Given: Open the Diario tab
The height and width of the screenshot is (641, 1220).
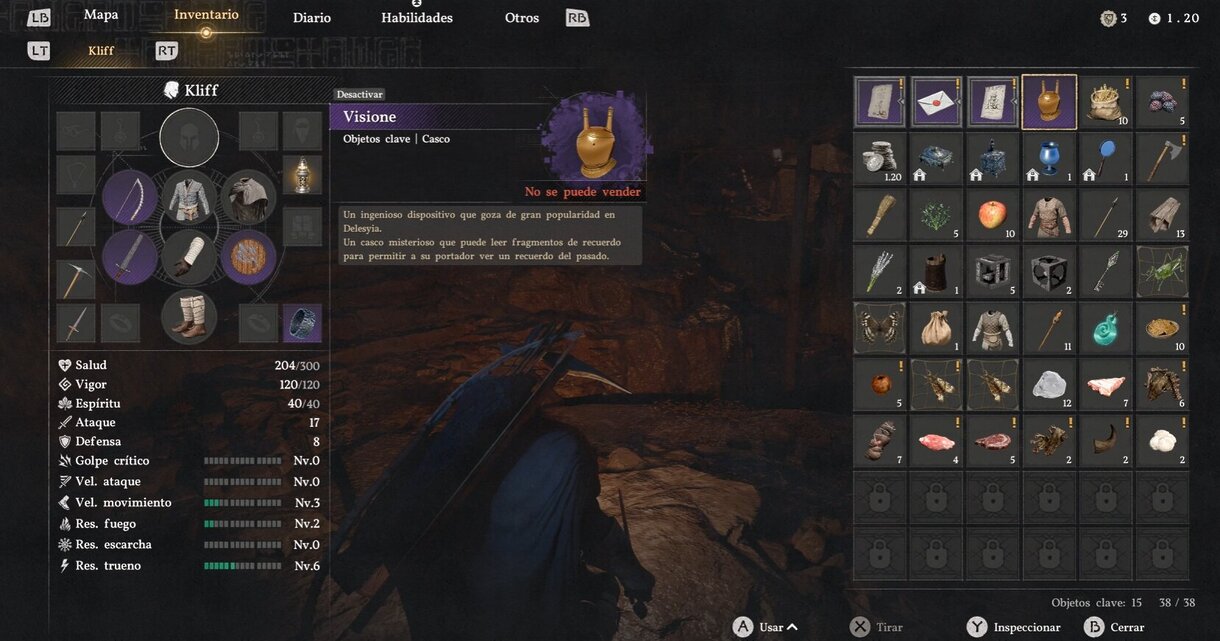Looking at the screenshot, I should [312, 18].
